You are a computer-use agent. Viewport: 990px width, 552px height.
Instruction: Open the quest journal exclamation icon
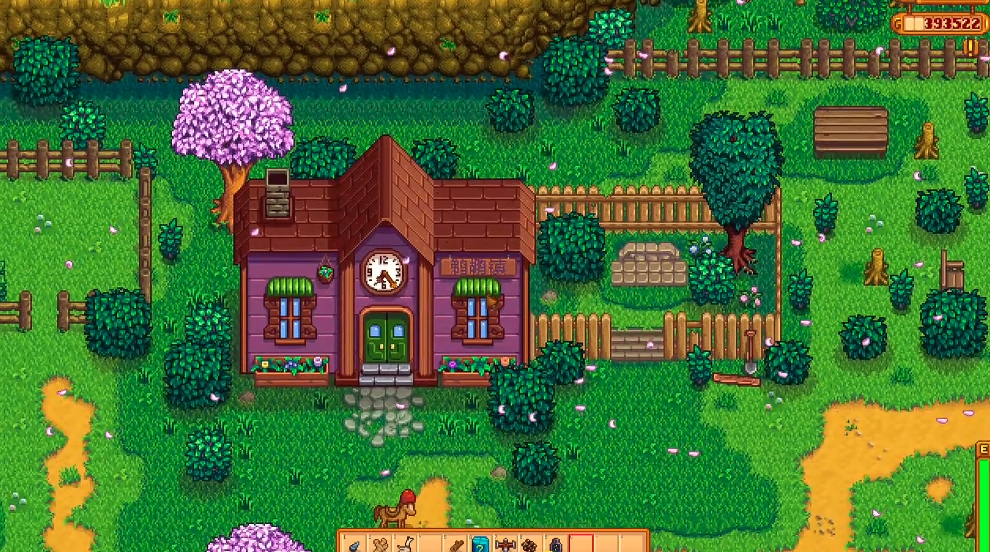coord(970,47)
